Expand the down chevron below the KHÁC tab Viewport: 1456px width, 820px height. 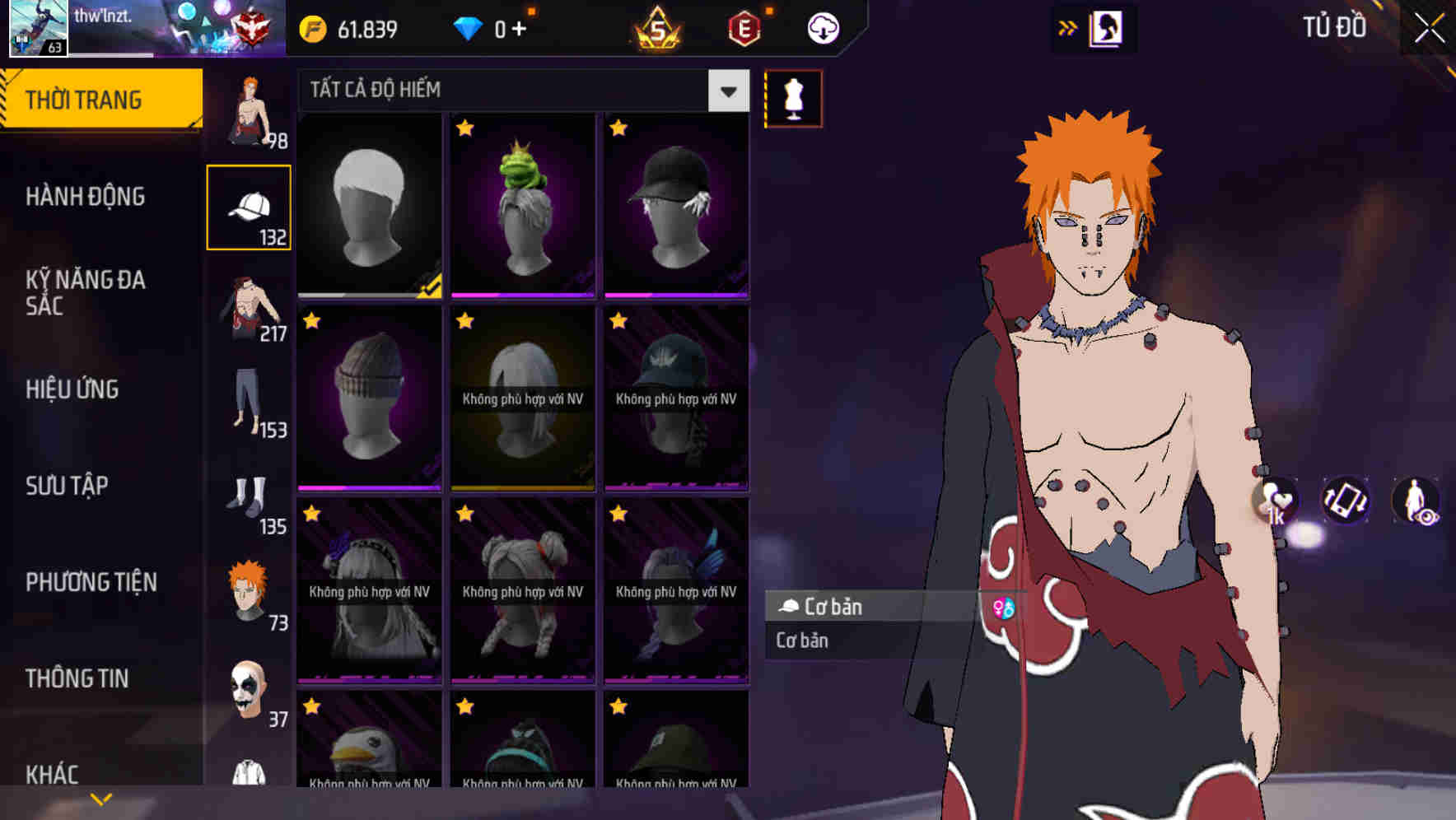coord(100,799)
